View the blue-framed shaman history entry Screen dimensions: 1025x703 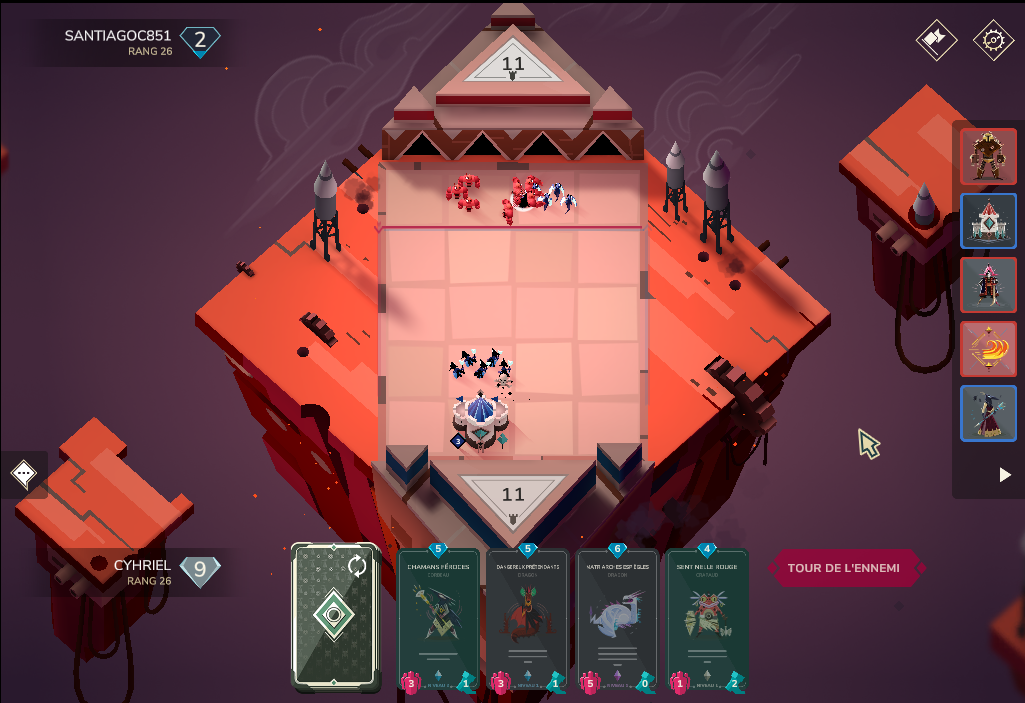988,412
